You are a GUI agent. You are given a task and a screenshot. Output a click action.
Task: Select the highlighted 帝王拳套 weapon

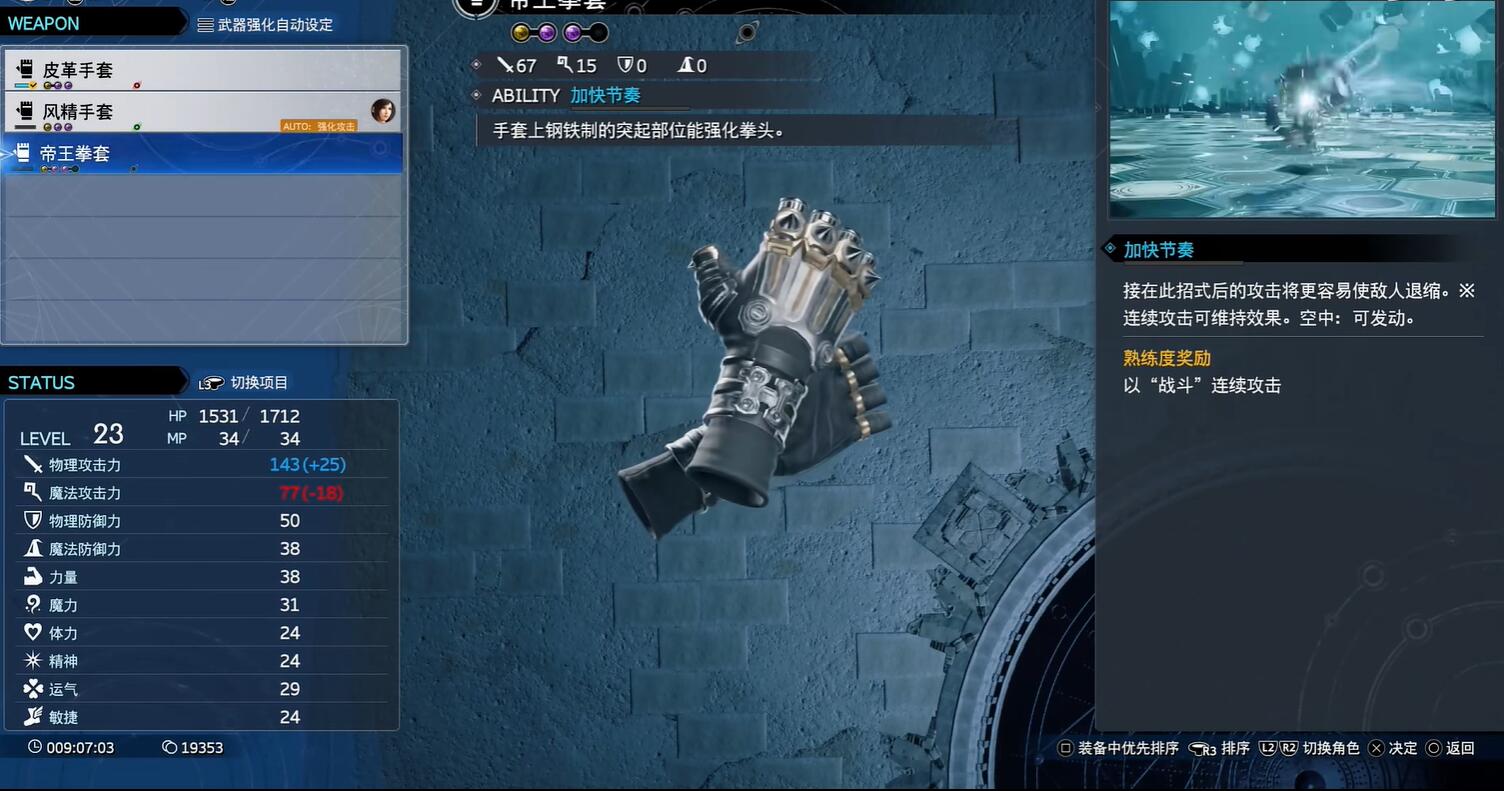200,154
